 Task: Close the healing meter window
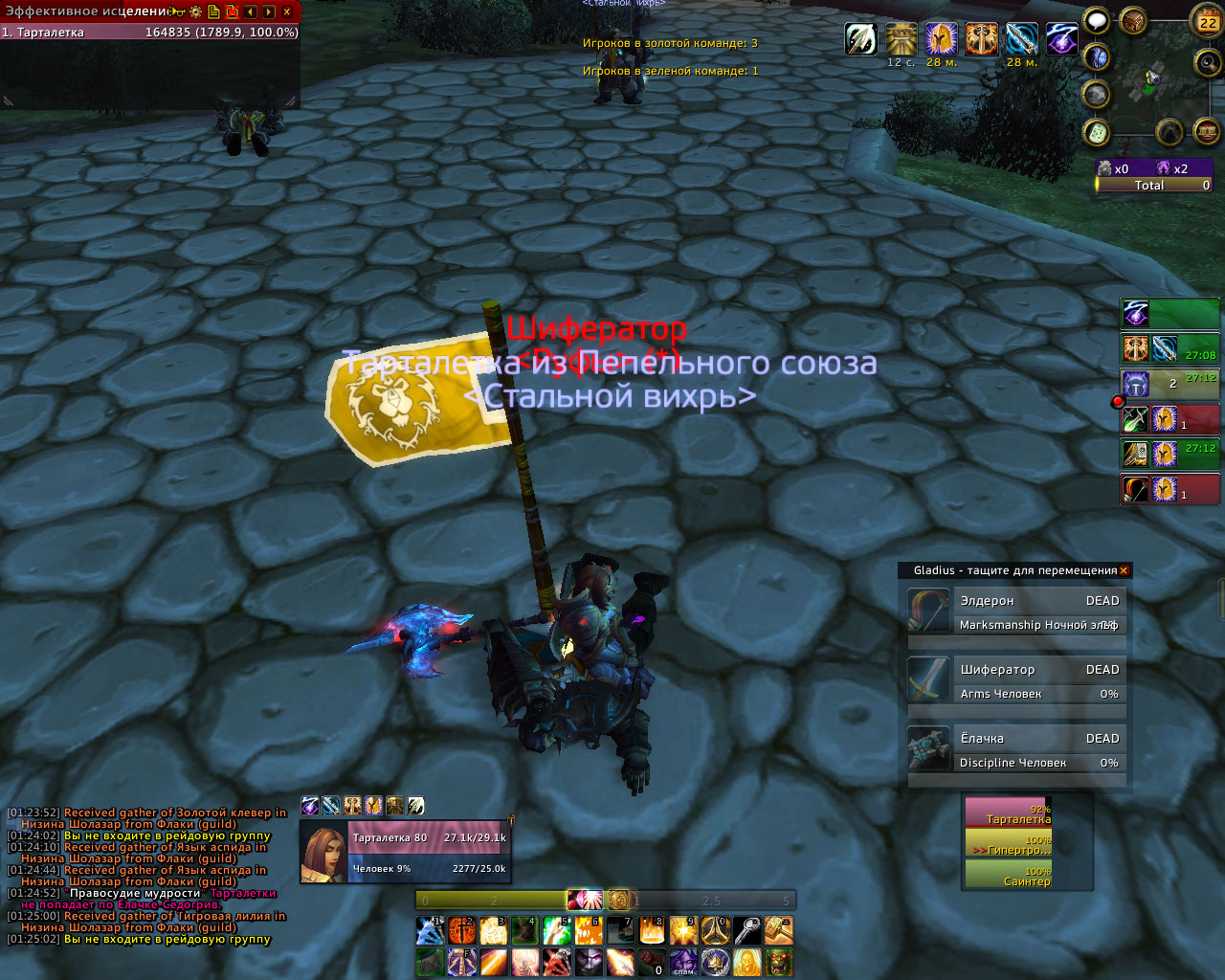point(286,11)
